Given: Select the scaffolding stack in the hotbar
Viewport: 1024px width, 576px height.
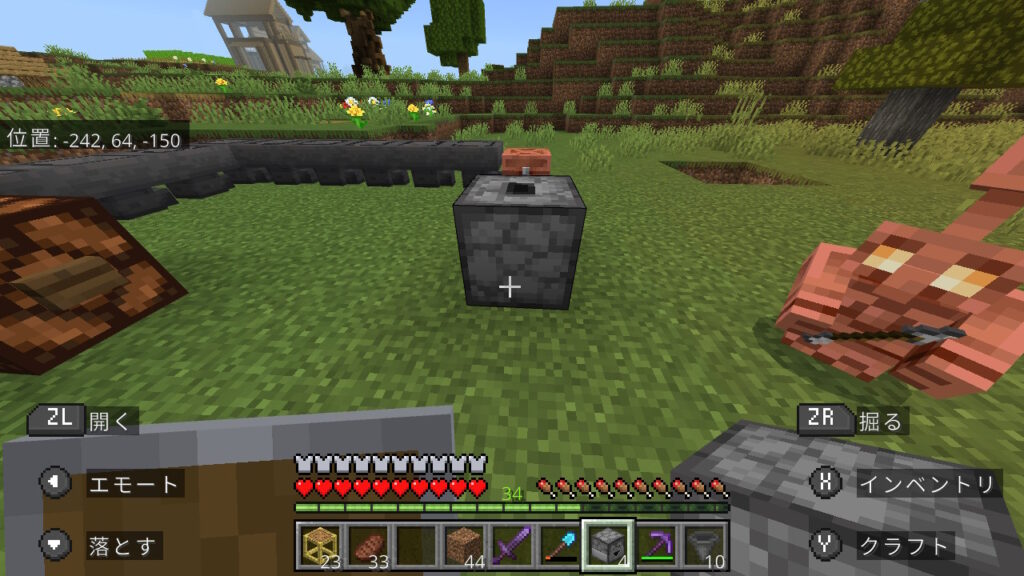Looking at the screenshot, I should click(x=319, y=546).
